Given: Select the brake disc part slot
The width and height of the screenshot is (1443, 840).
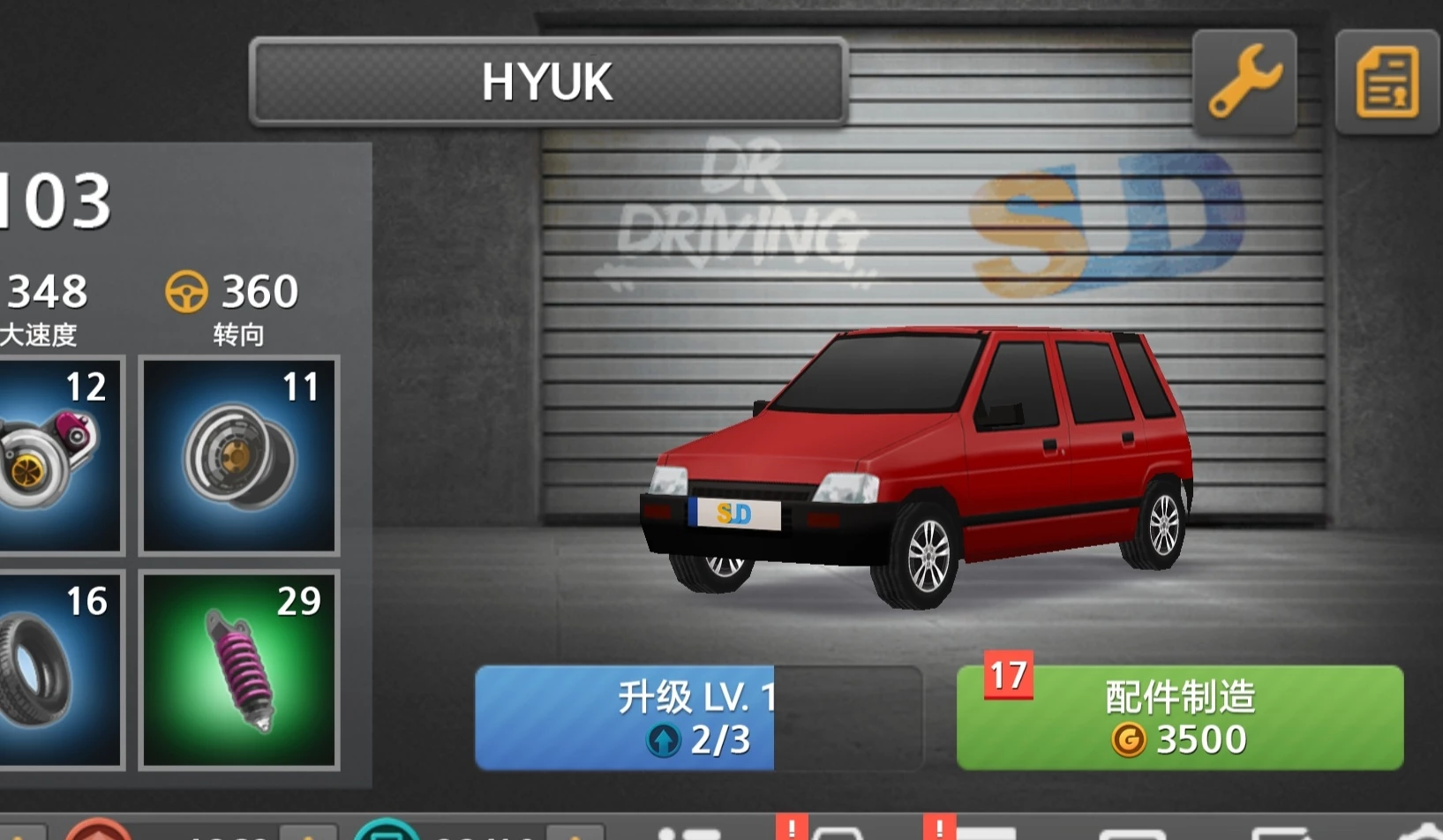Looking at the screenshot, I should [x=239, y=455].
